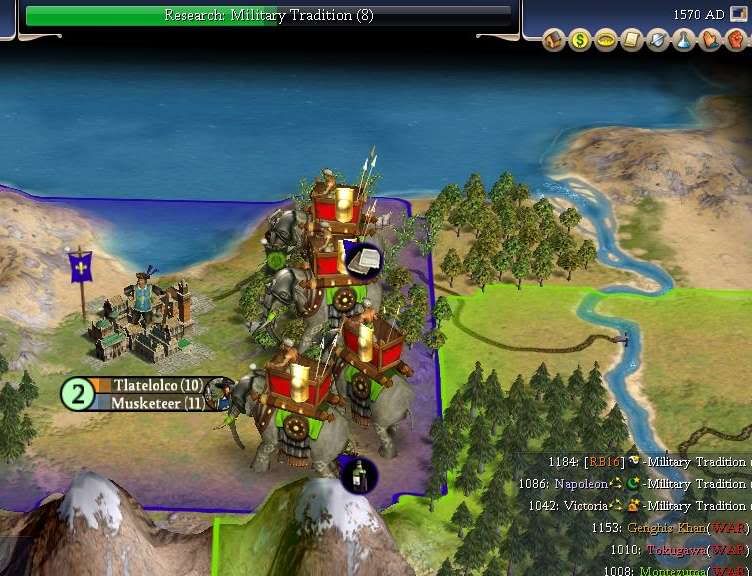Select the RB16 player score entry
This screenshot has width=752, height=576.
(605, 462)
